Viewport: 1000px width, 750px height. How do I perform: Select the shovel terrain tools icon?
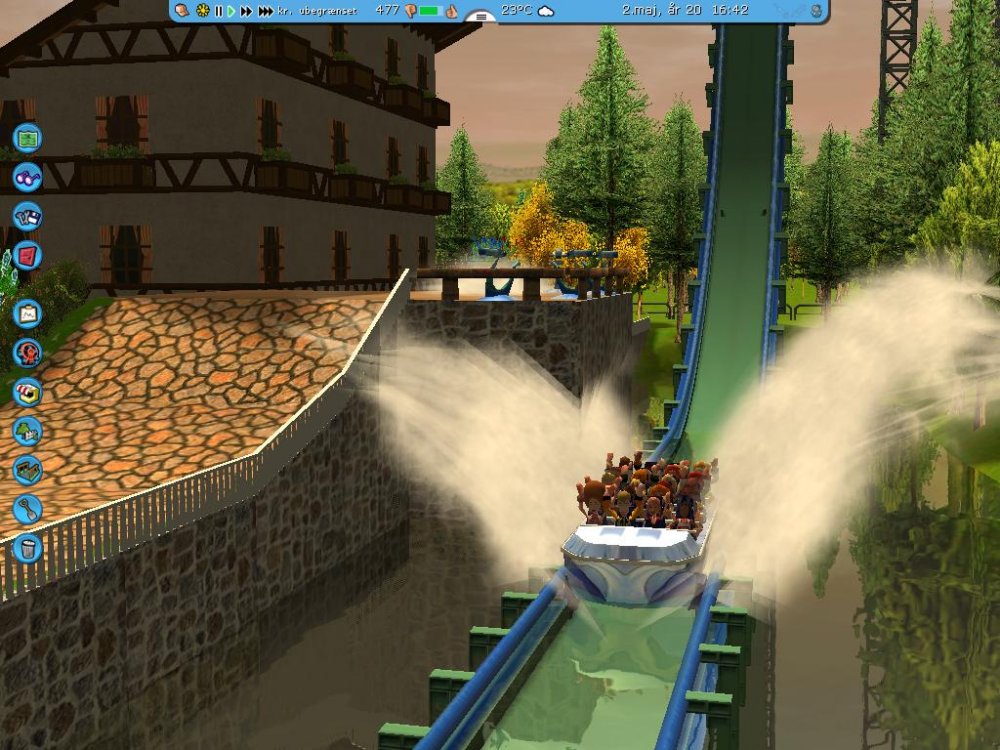(27, 509)
